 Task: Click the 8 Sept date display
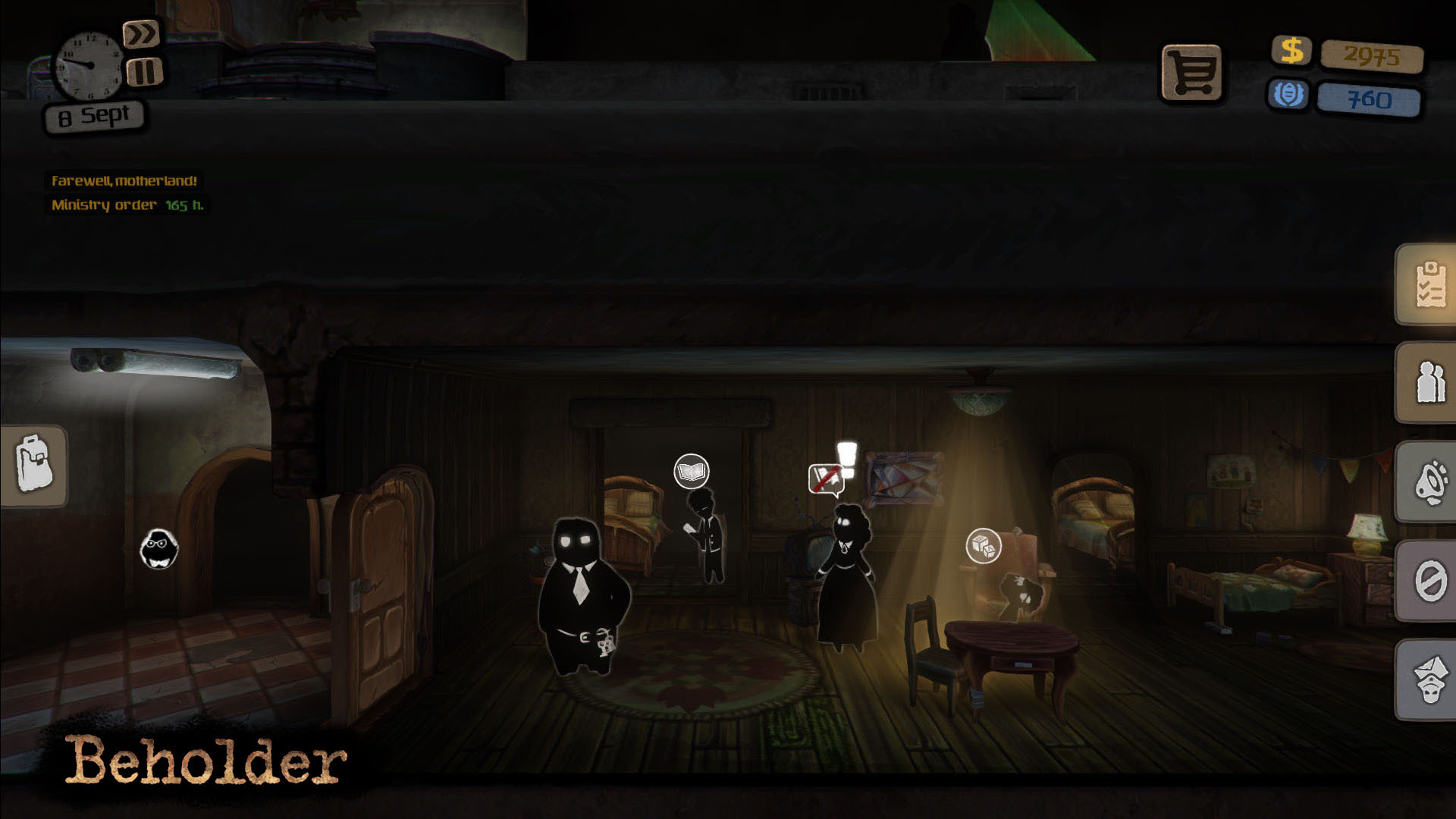point(93,115)
